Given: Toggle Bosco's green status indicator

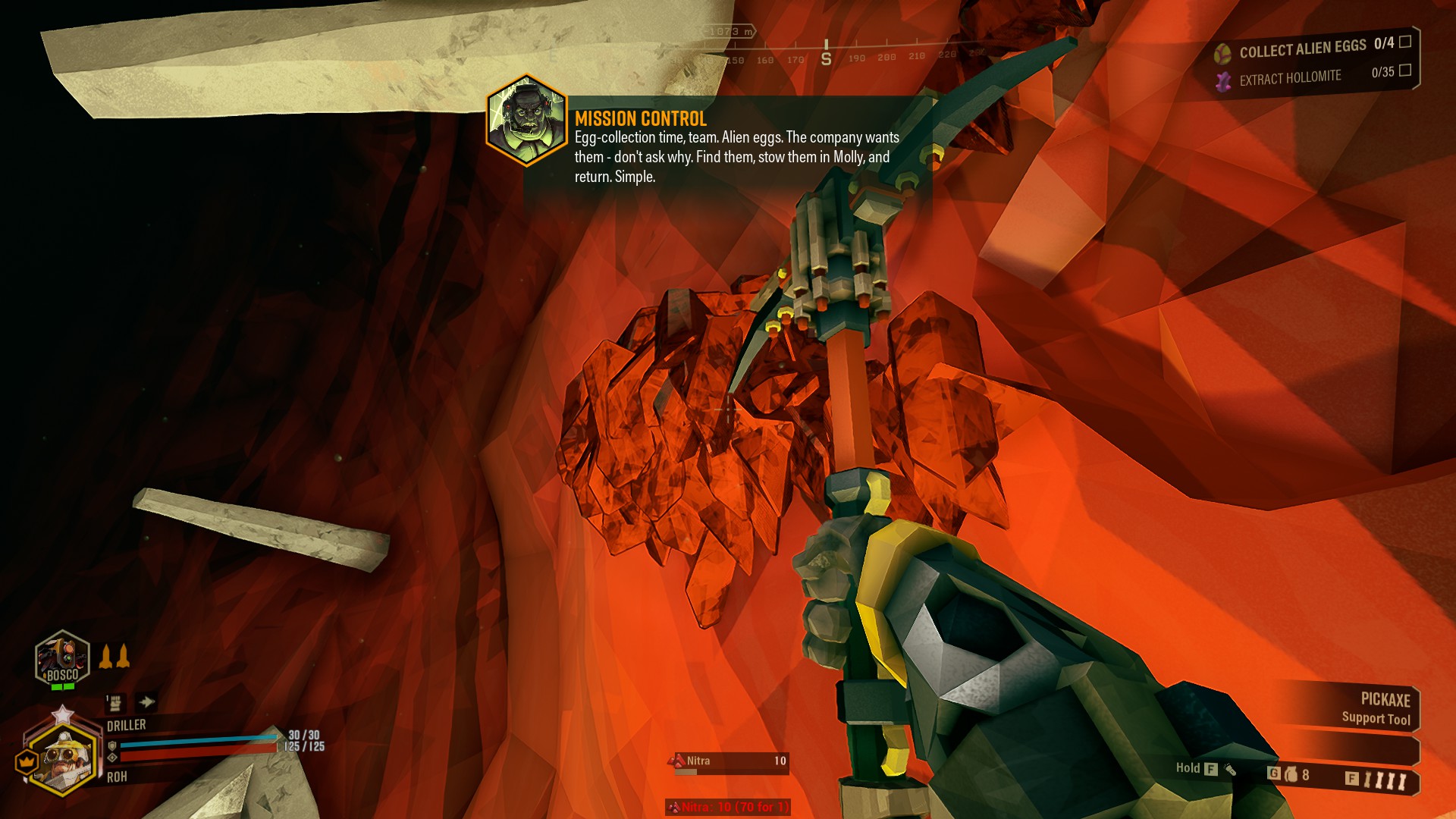Looking at the screenshot, I should pyautogui.click(x=62, y=686).
